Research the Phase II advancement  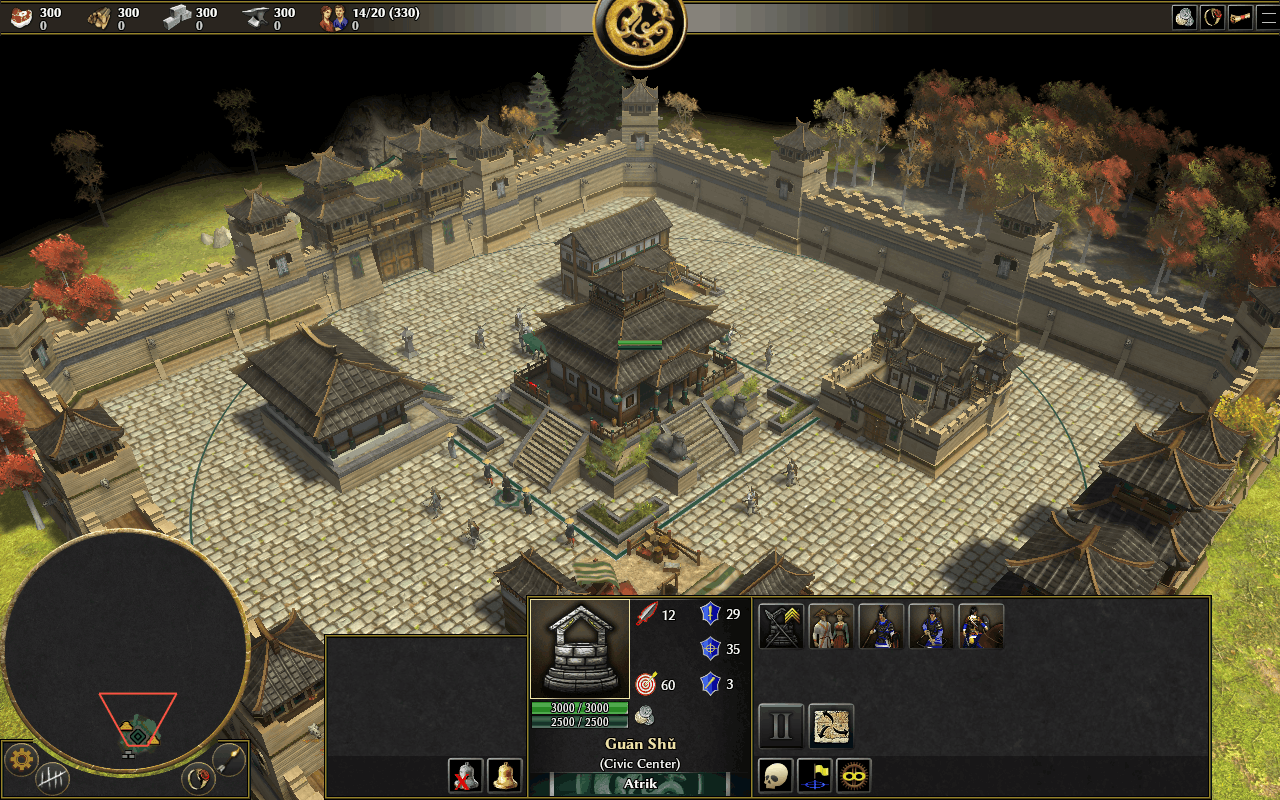781,726
